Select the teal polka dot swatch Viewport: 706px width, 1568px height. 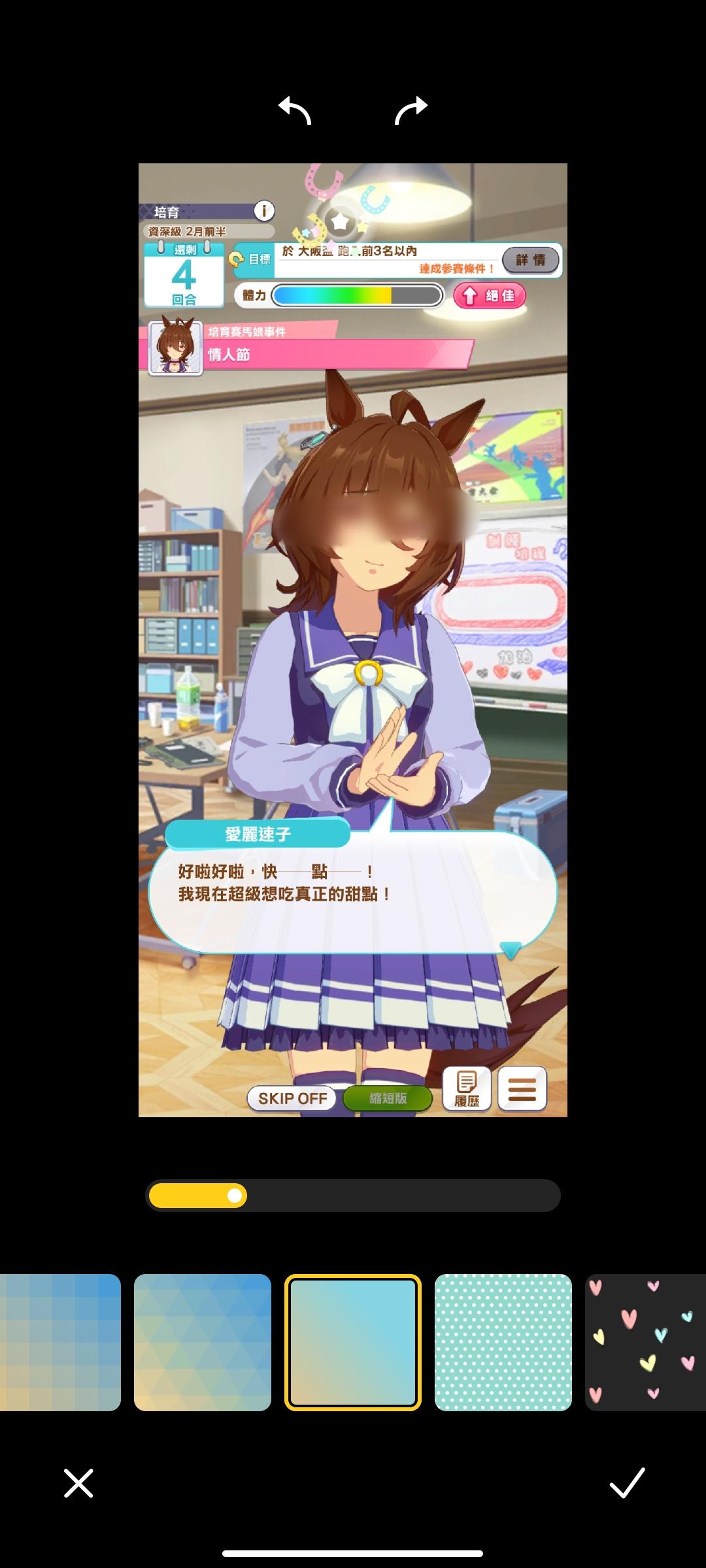[503, 1343]
